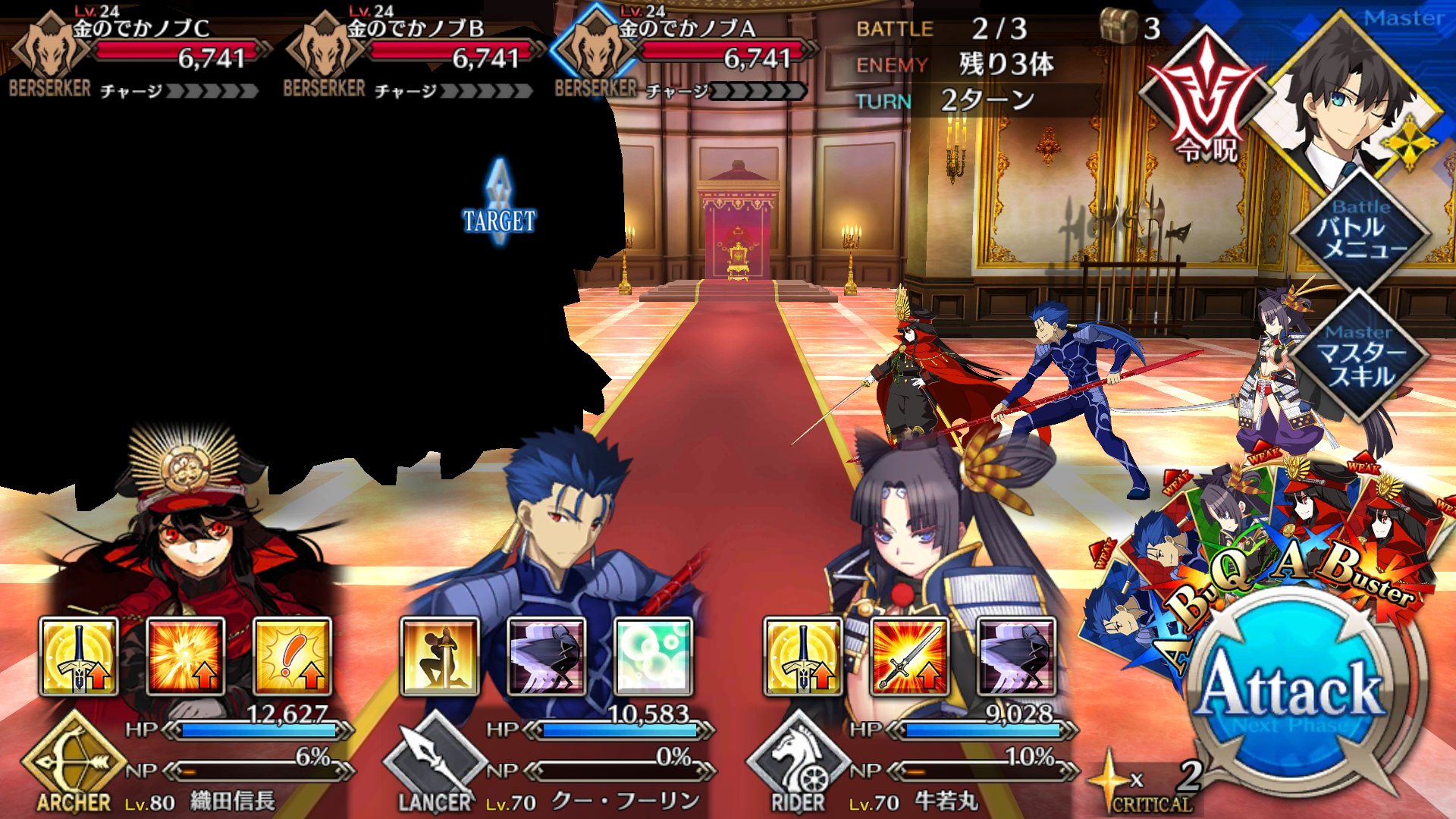Use Ushiwakamaru's dashing figure evasion skill
This screenshot has height=819, width=1456.
click(x=1016, y=656)
